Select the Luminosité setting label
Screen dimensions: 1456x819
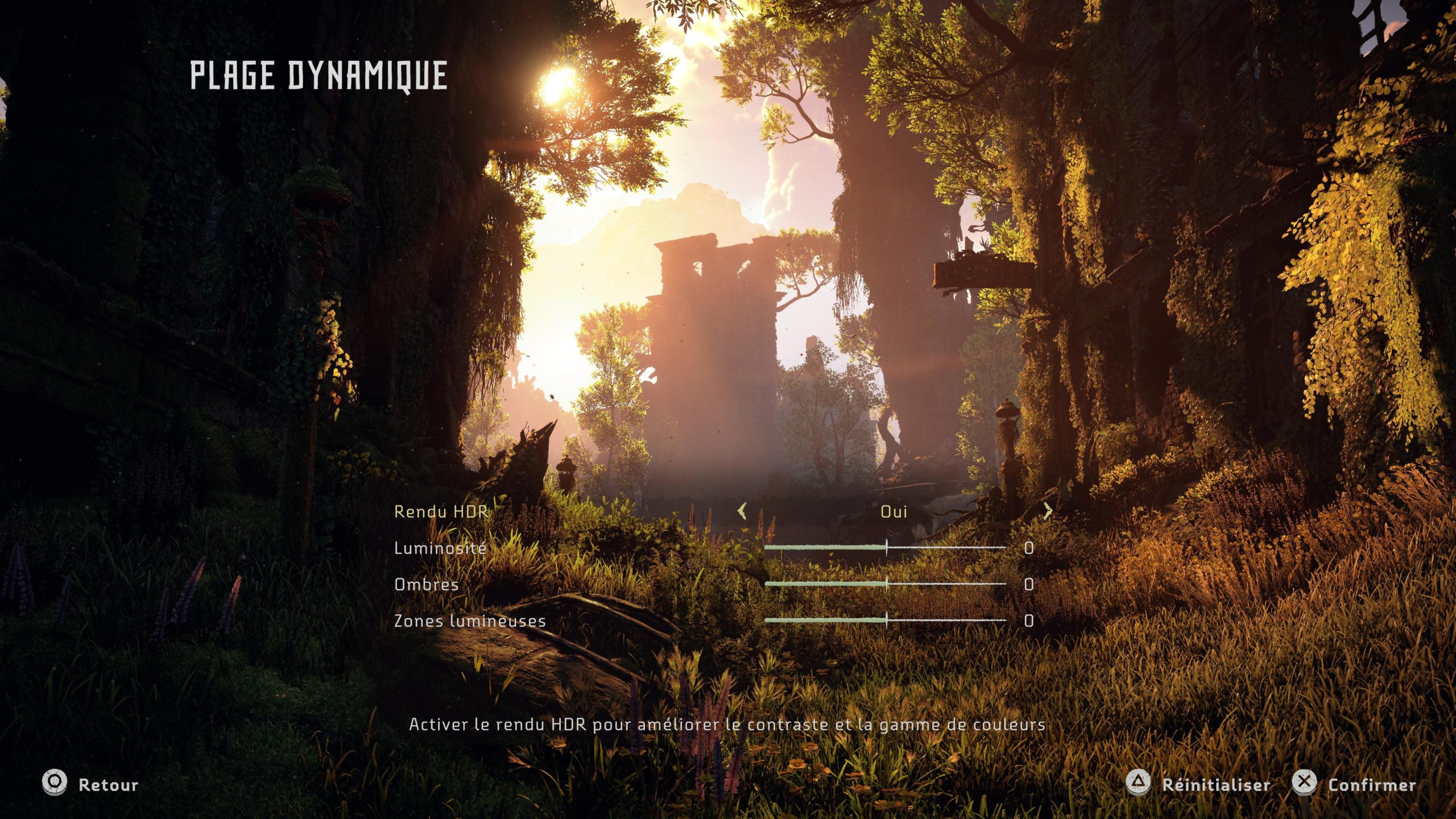point(440,548)
